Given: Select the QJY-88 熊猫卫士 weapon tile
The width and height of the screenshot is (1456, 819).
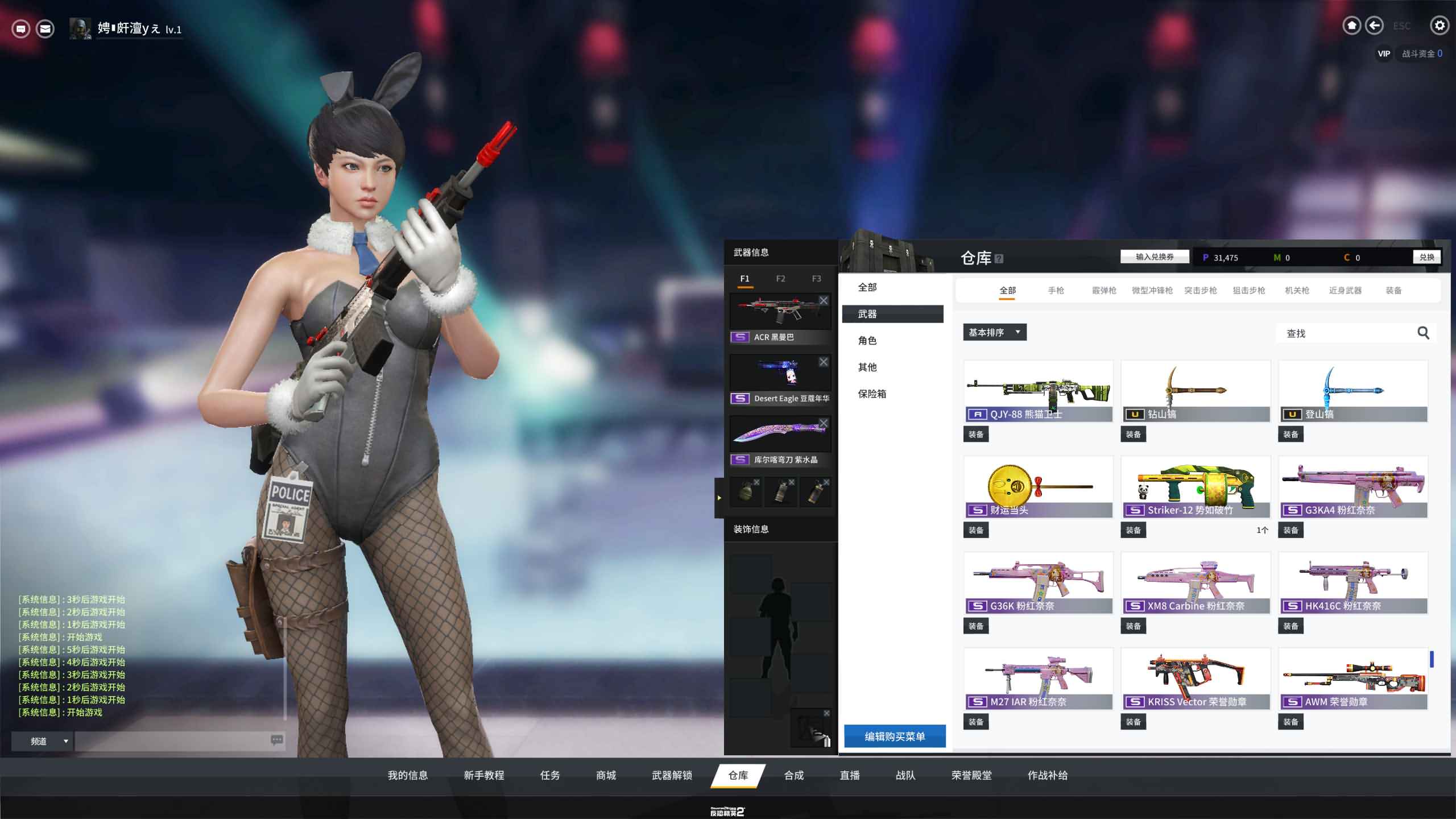Looking at the screenshot, I should click(x=1038, y=391).
